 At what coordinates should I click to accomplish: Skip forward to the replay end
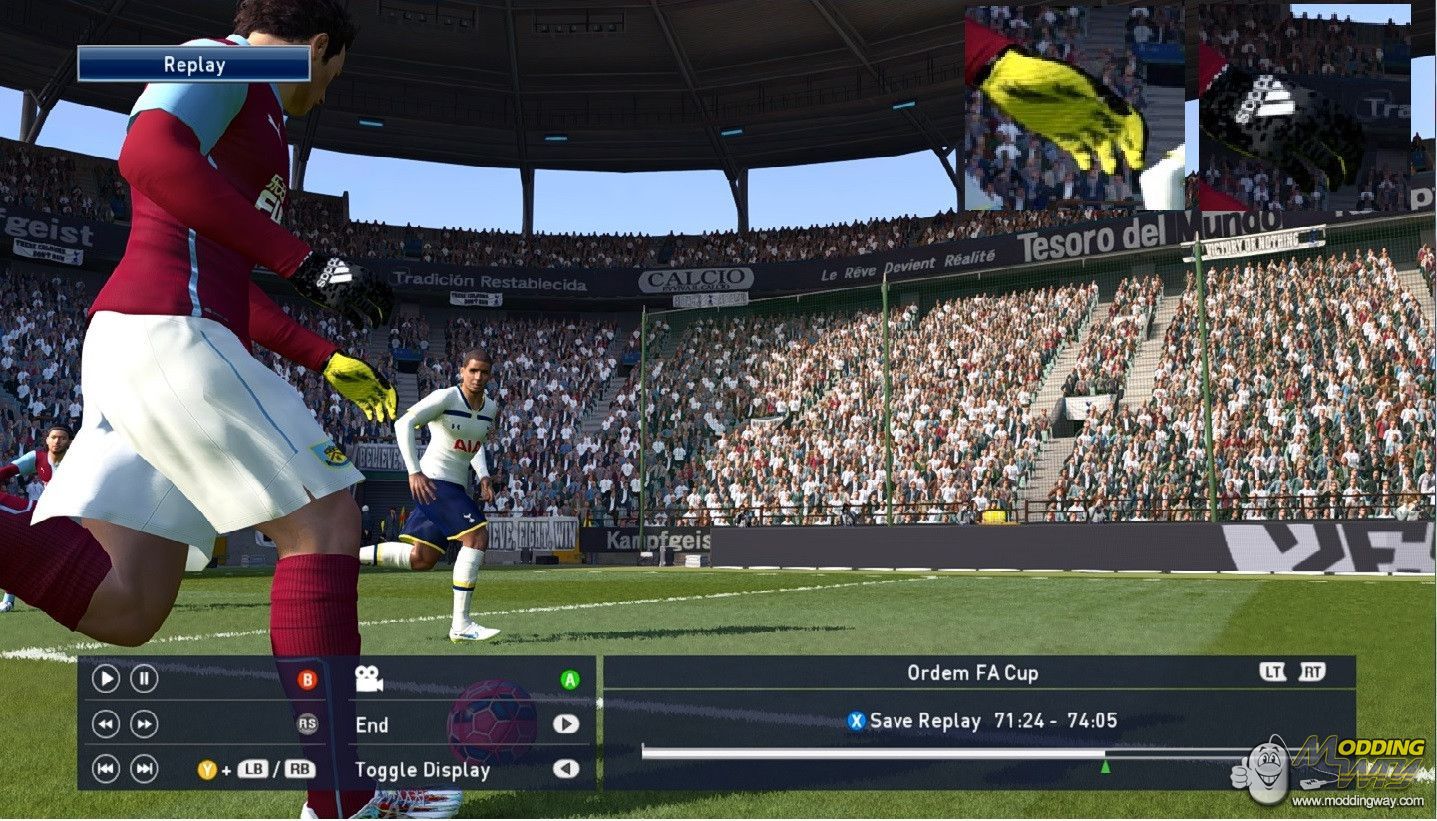tap(144, 768)
